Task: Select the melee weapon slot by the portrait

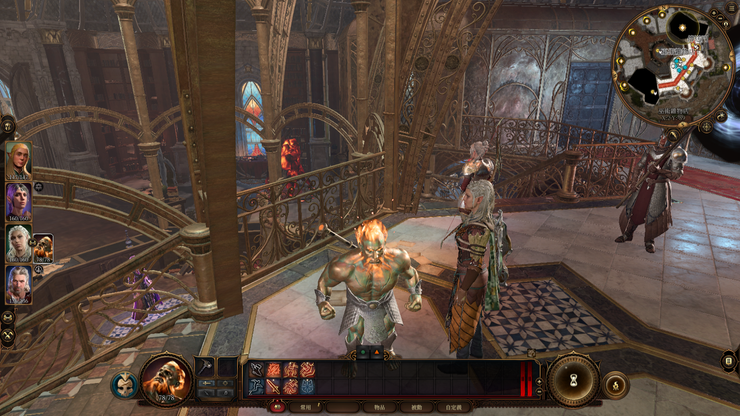Action: [205, 368]
